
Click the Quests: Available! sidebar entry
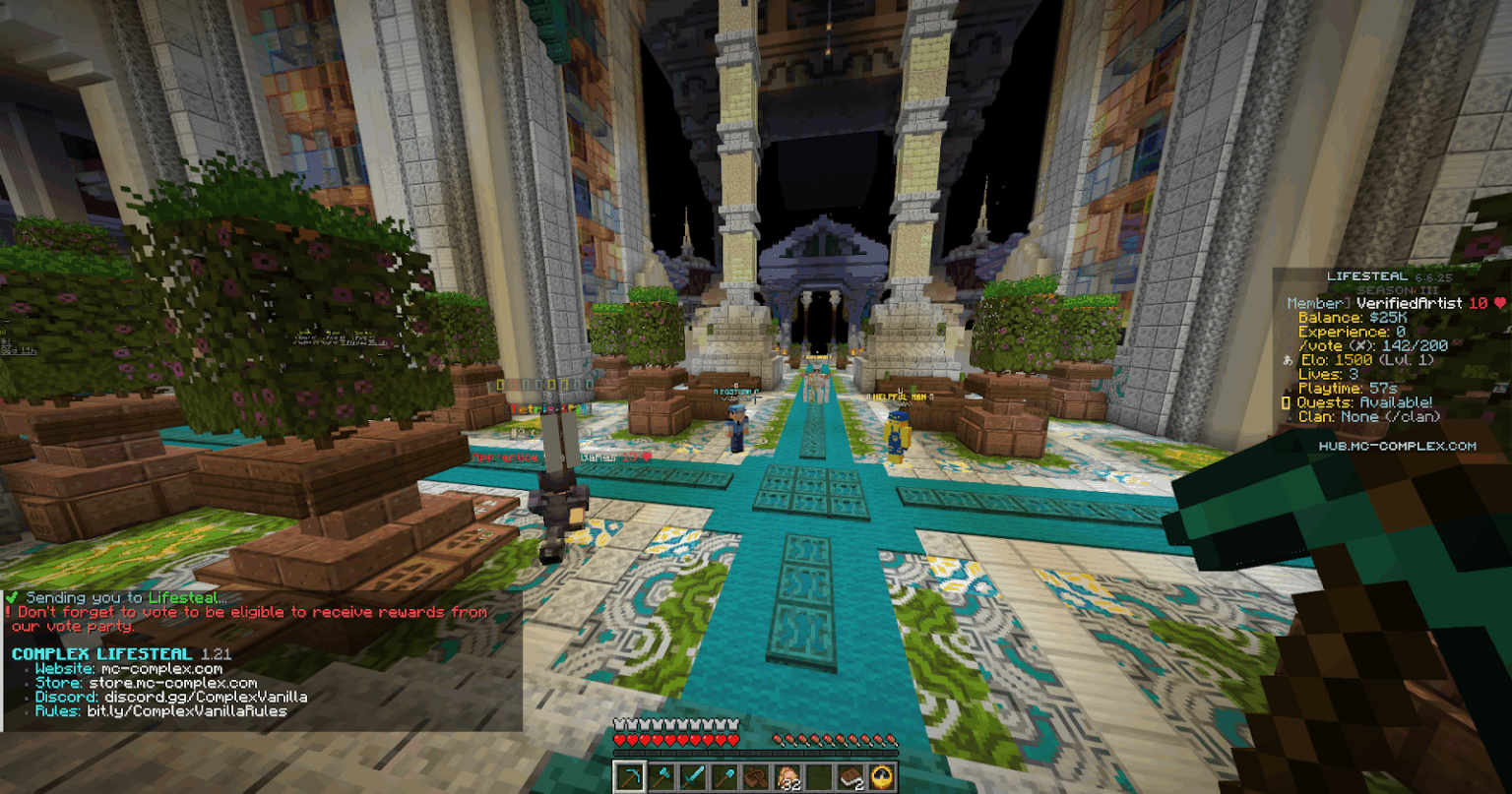[x=1363, y=401]
